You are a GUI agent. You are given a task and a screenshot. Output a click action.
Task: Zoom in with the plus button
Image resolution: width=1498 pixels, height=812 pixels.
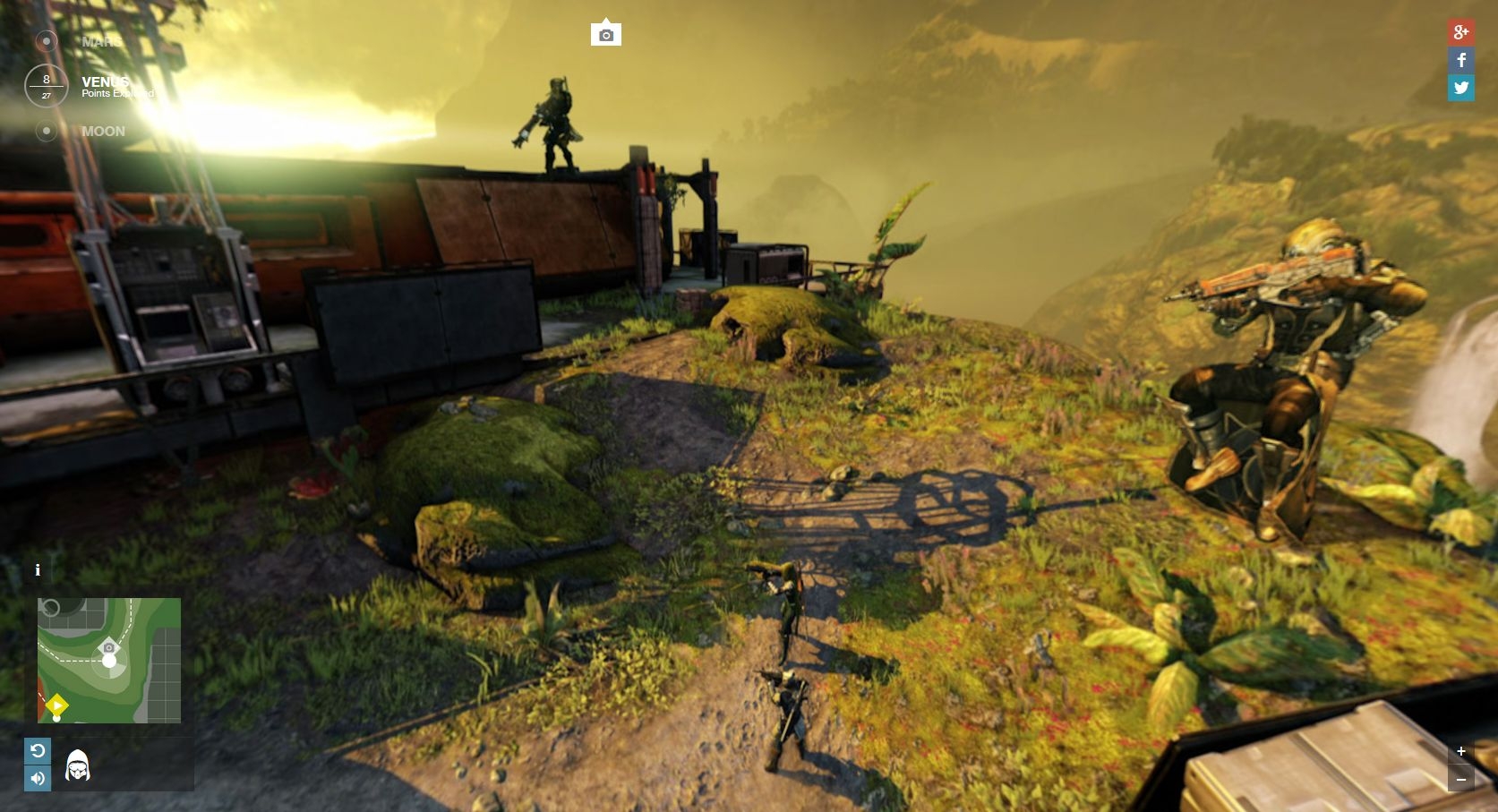click(1460, 751)
